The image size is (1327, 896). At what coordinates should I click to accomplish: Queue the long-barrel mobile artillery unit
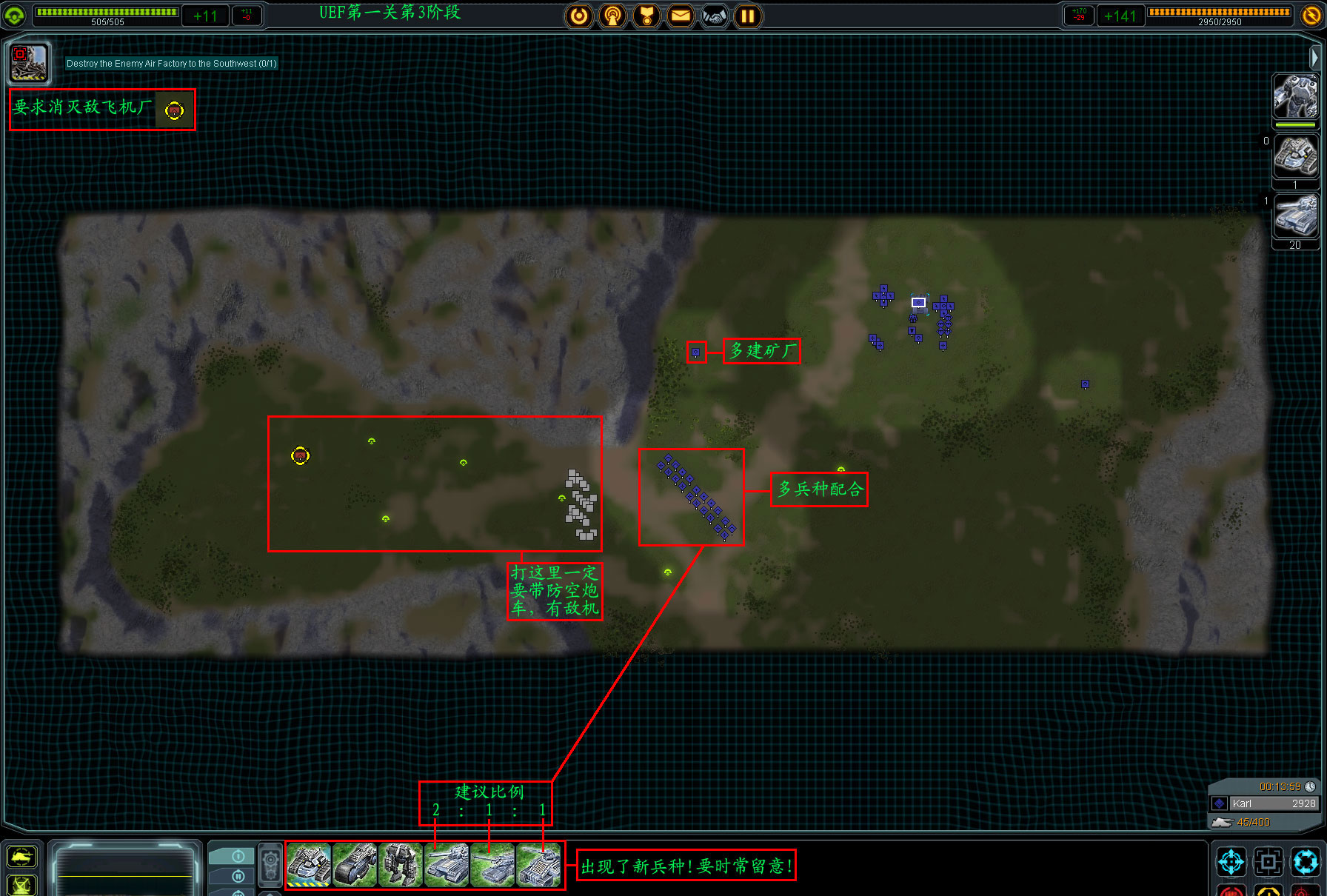coord(492,865)
